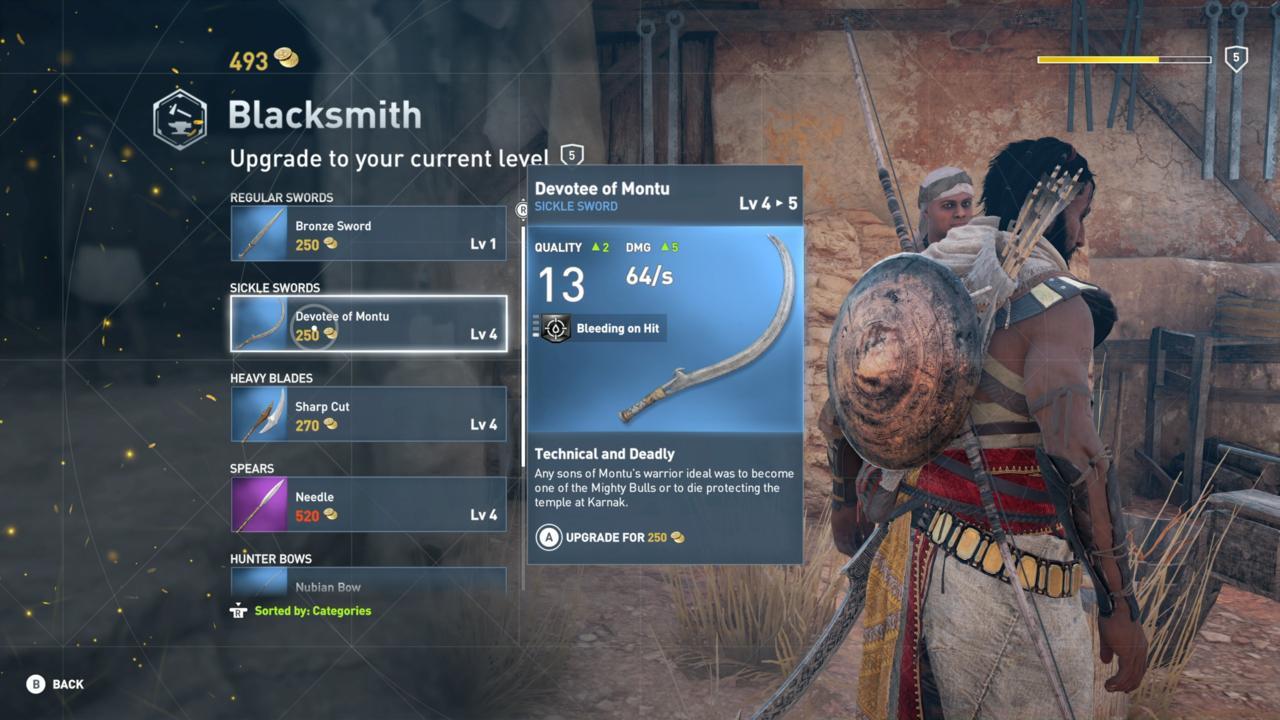This screenshot has height=720, width=1280.
Task: Select the Sharp Cut heavy blade icon
Action: point(258,414)
